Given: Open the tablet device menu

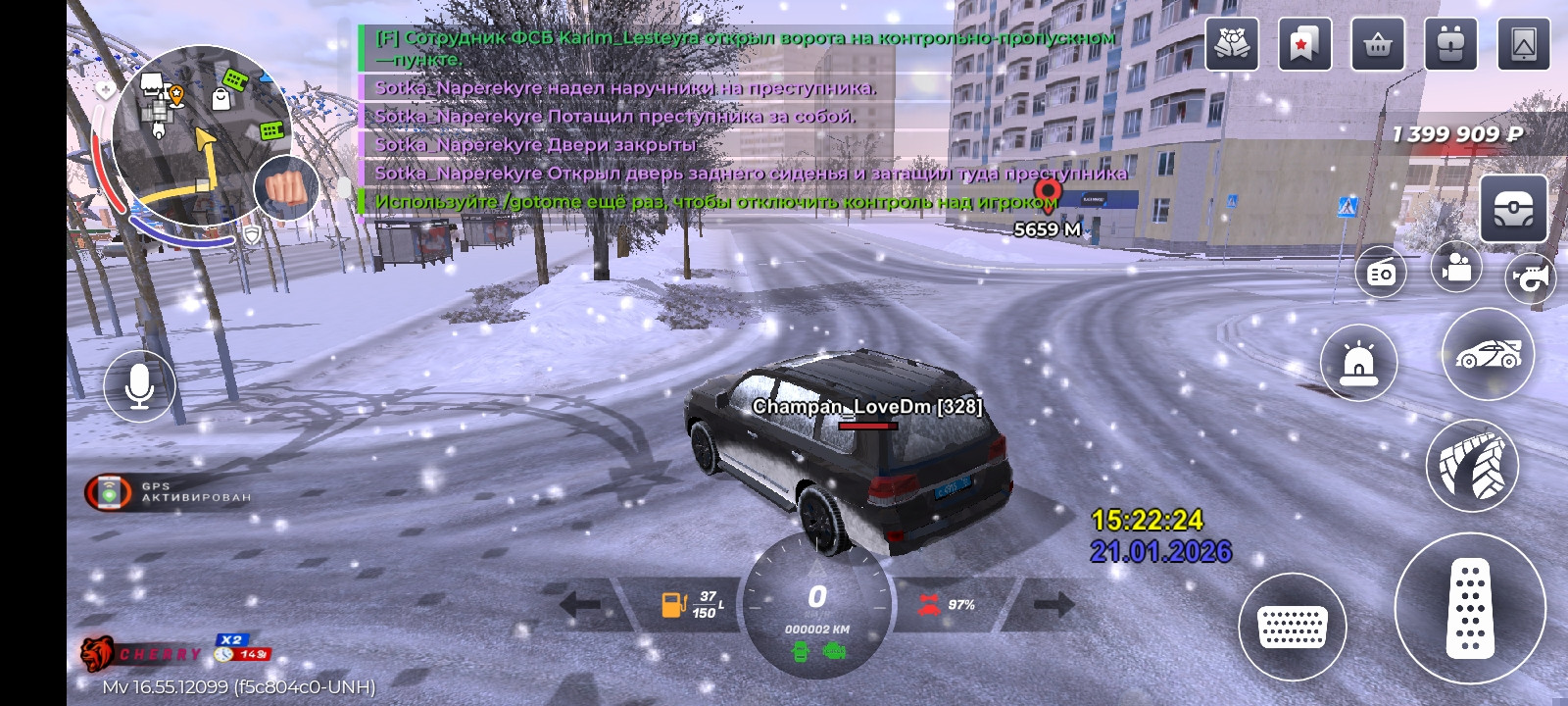Looking at the screenshot, I should tap(1524, 44).
